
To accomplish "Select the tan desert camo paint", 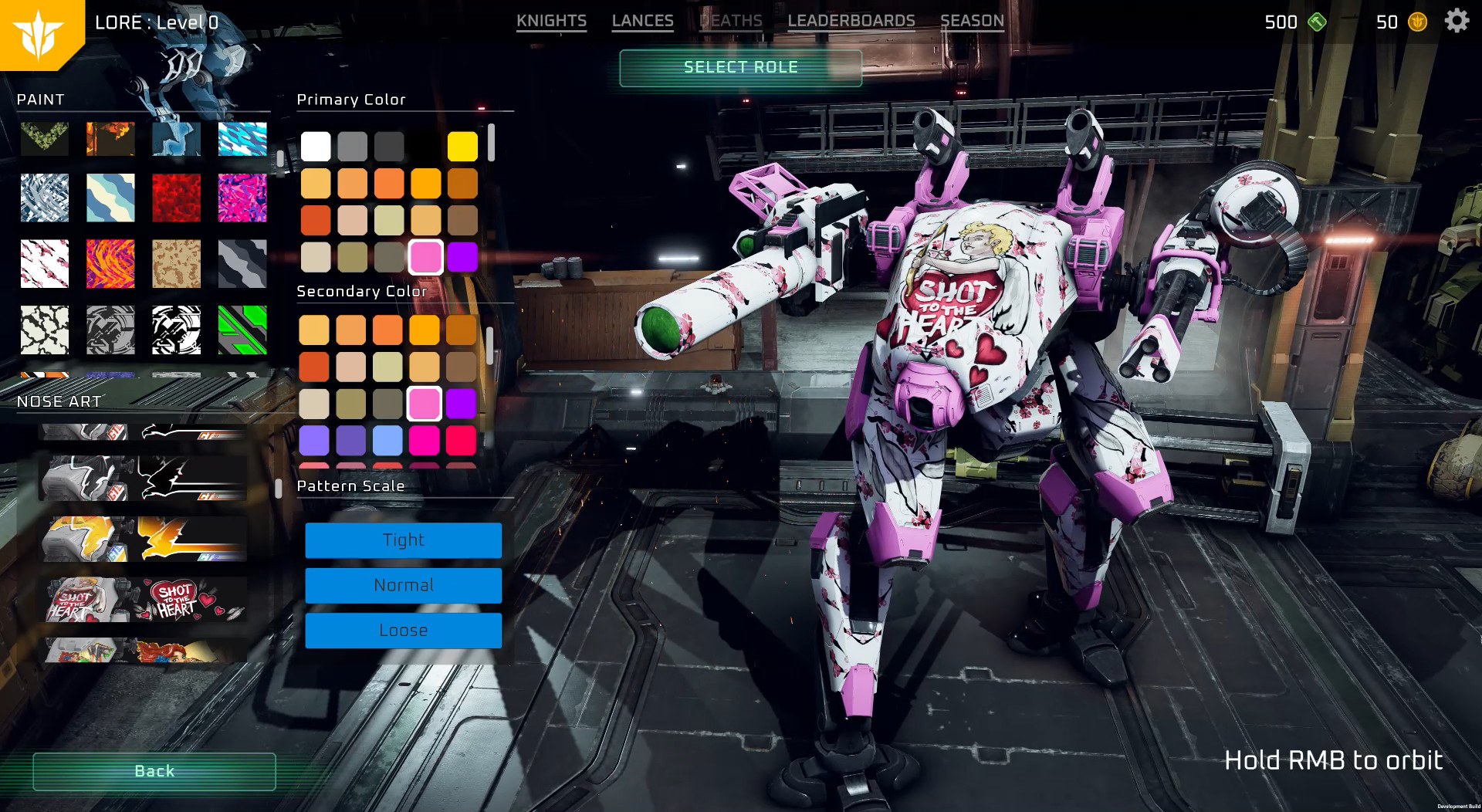I will 175,262.
